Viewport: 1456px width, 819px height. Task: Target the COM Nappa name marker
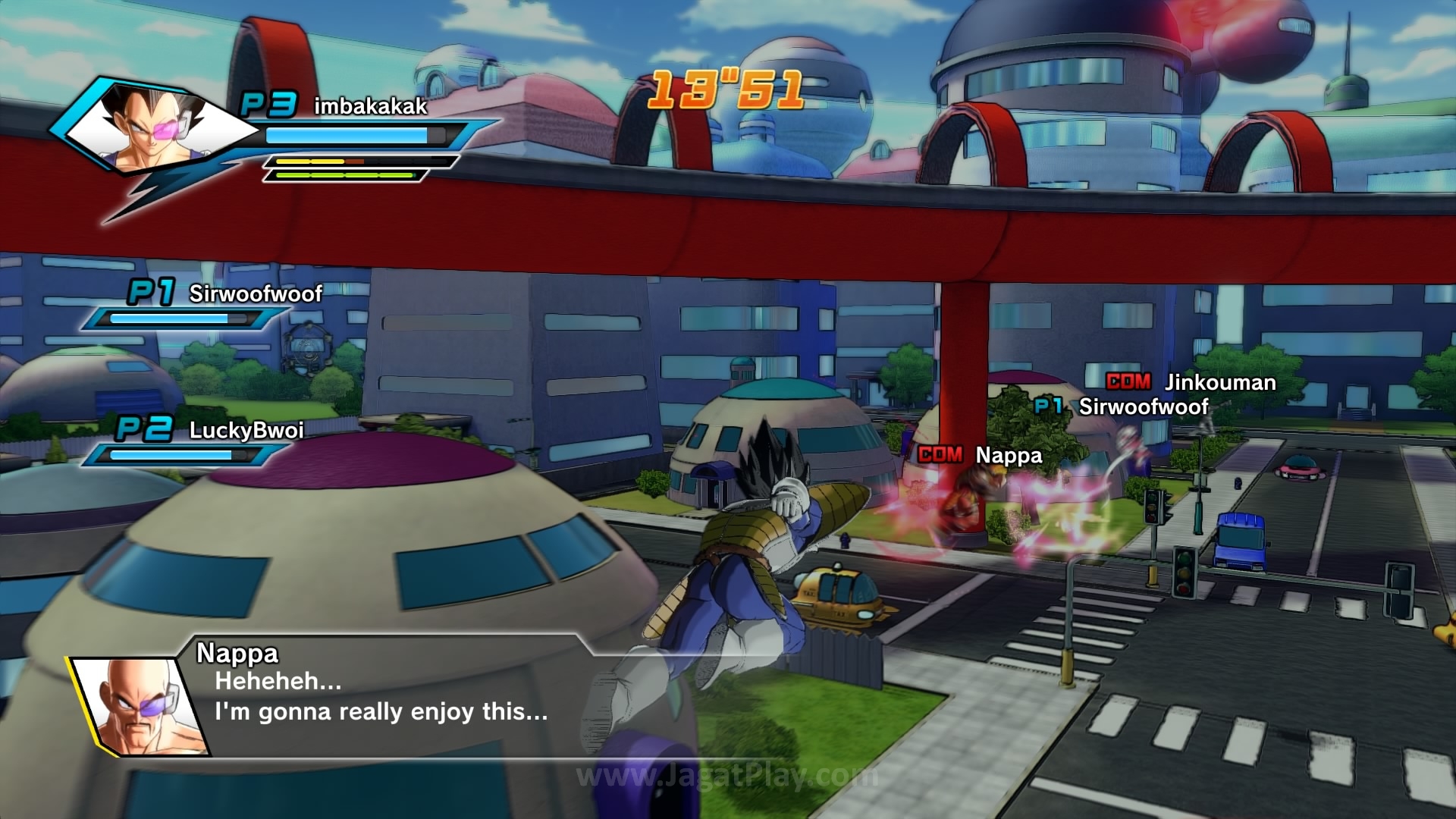(981, 455)
